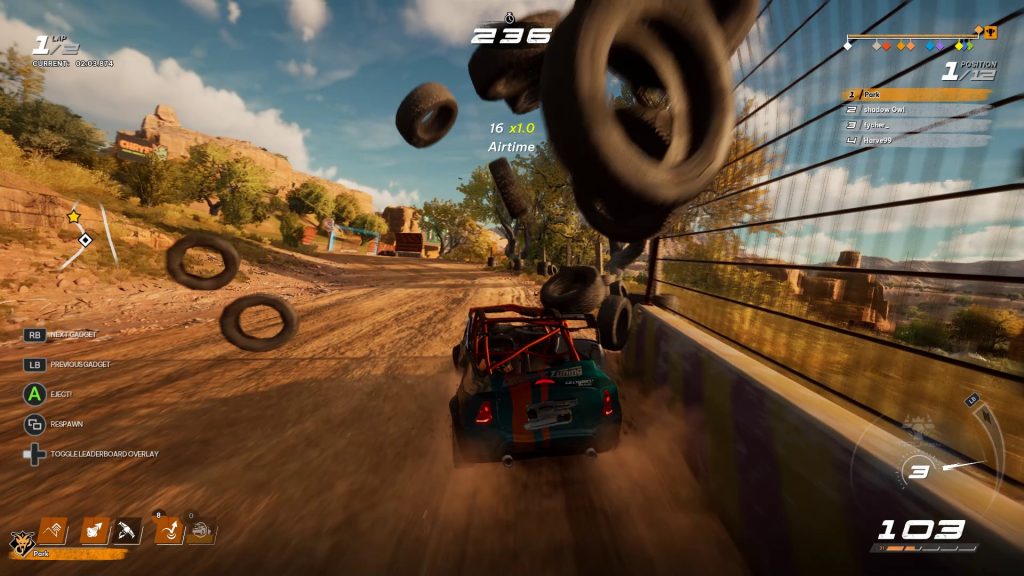
Task: Click the trophy icon on the progress bar
Action: click(991, 32)
